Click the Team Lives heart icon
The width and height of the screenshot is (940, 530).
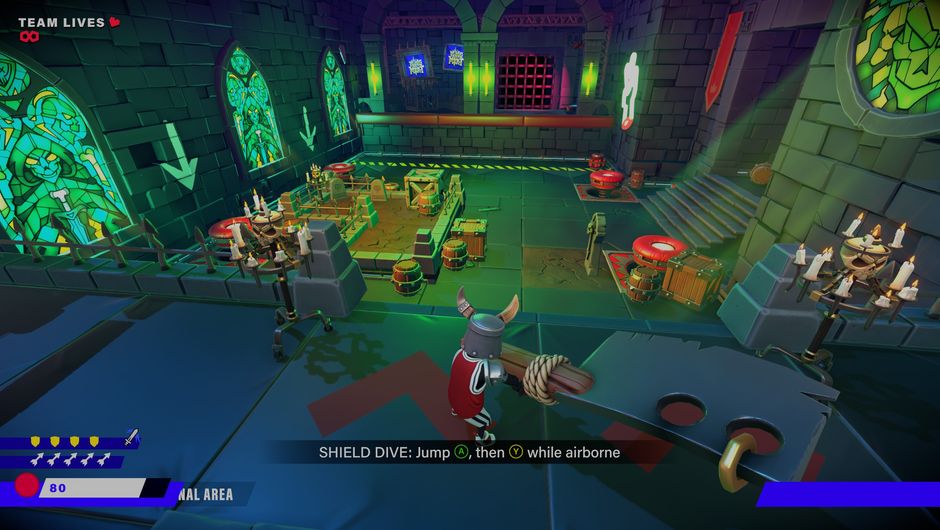tap(114, 21)
